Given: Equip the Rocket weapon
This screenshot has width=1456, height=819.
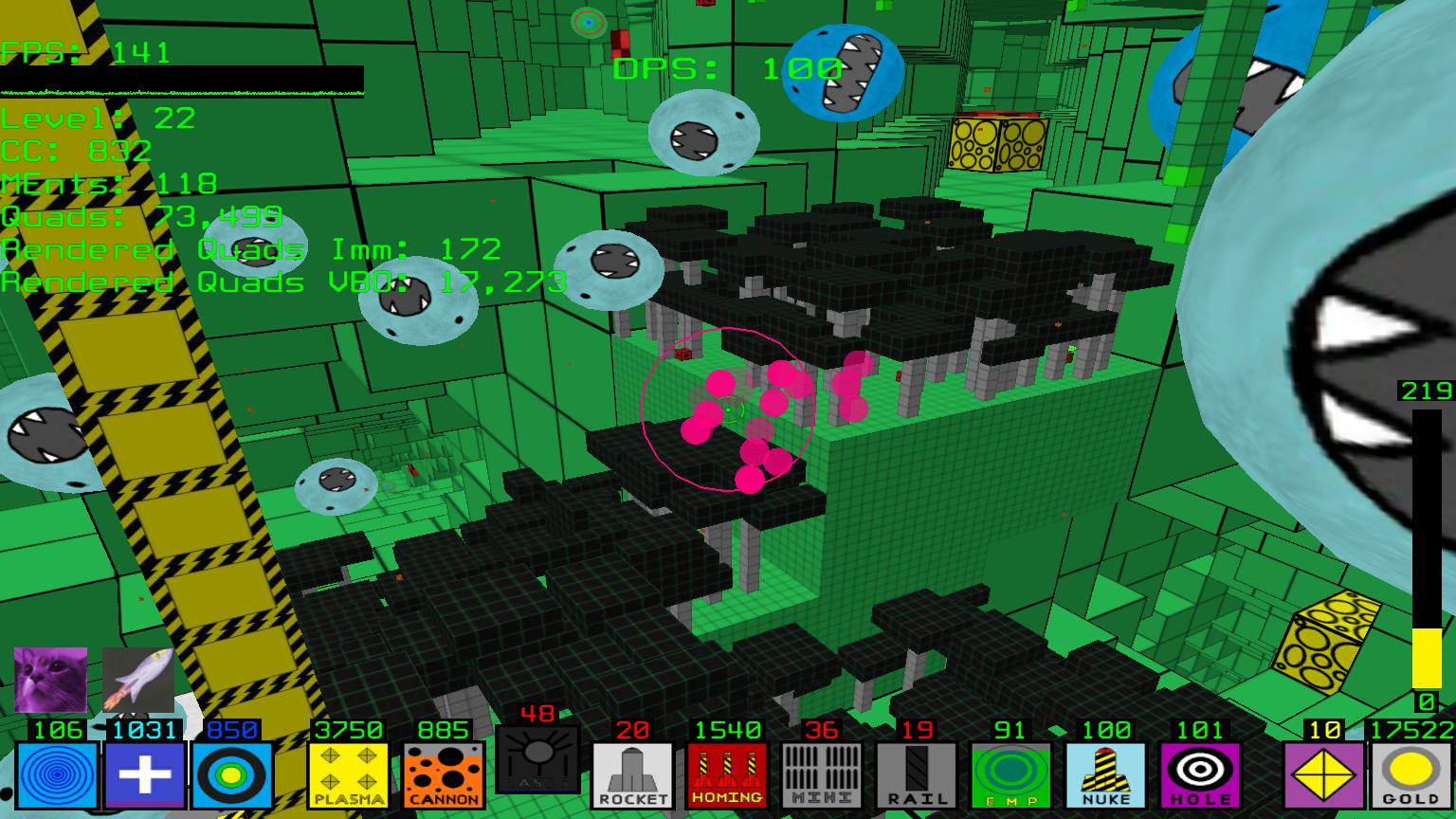Looking at the screenshot, I should pos(632,774).
